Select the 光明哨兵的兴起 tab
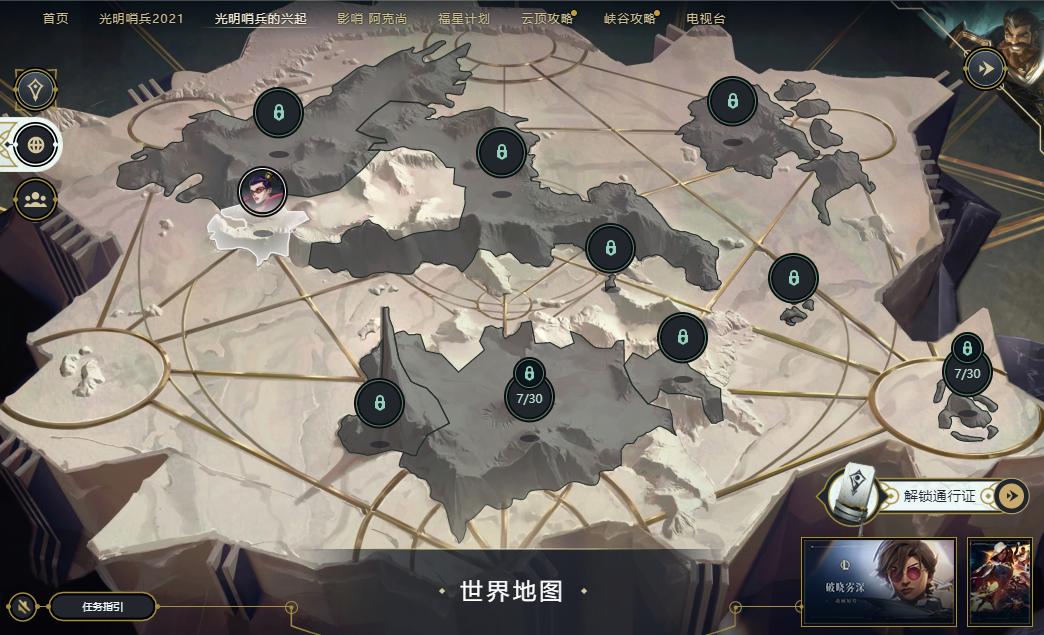The image size is (1044, 635). [261, 19]
